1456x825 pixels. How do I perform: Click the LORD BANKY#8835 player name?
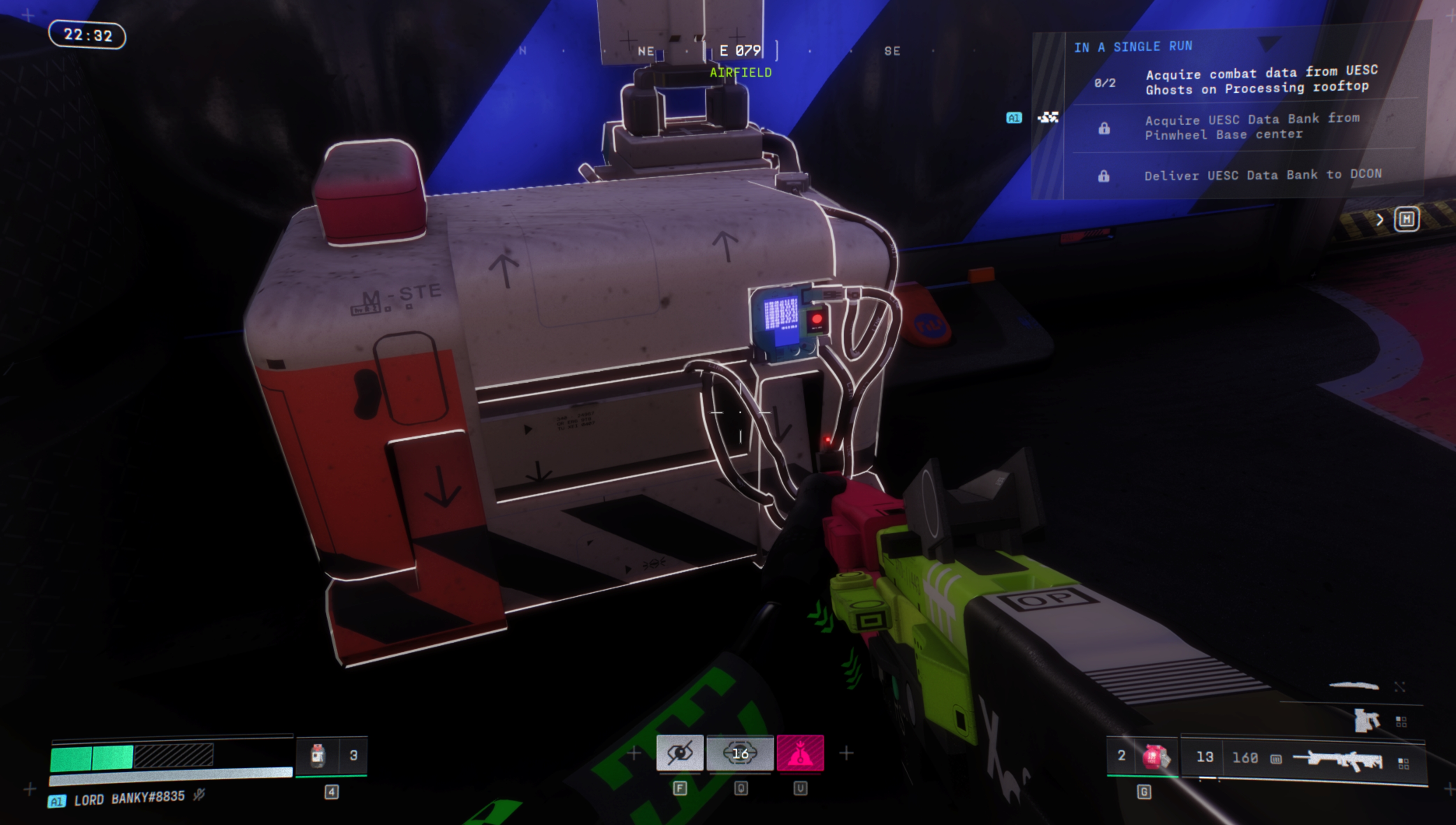click(x=129, y=799)
